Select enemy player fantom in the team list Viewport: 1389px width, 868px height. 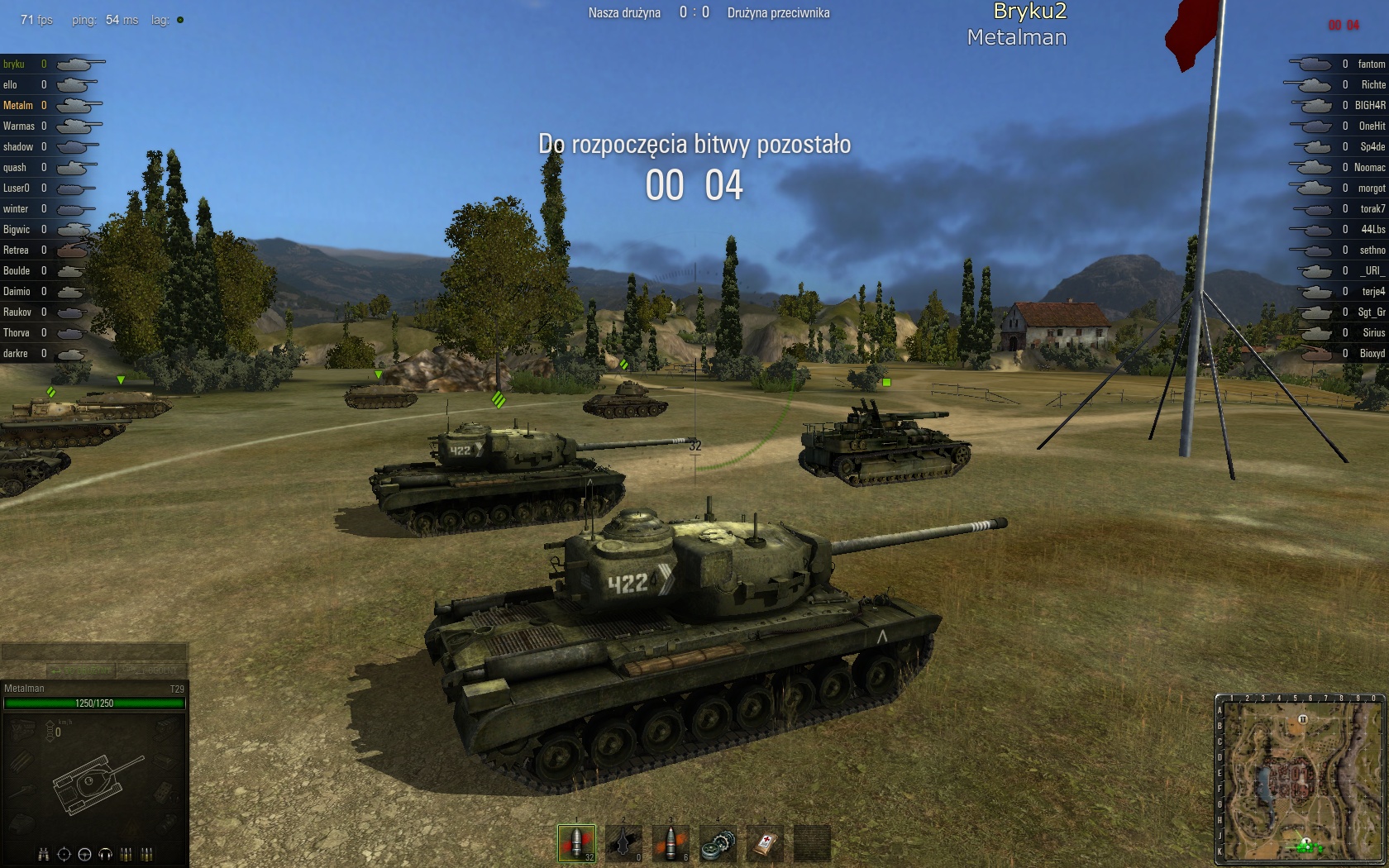(1371, 64)
